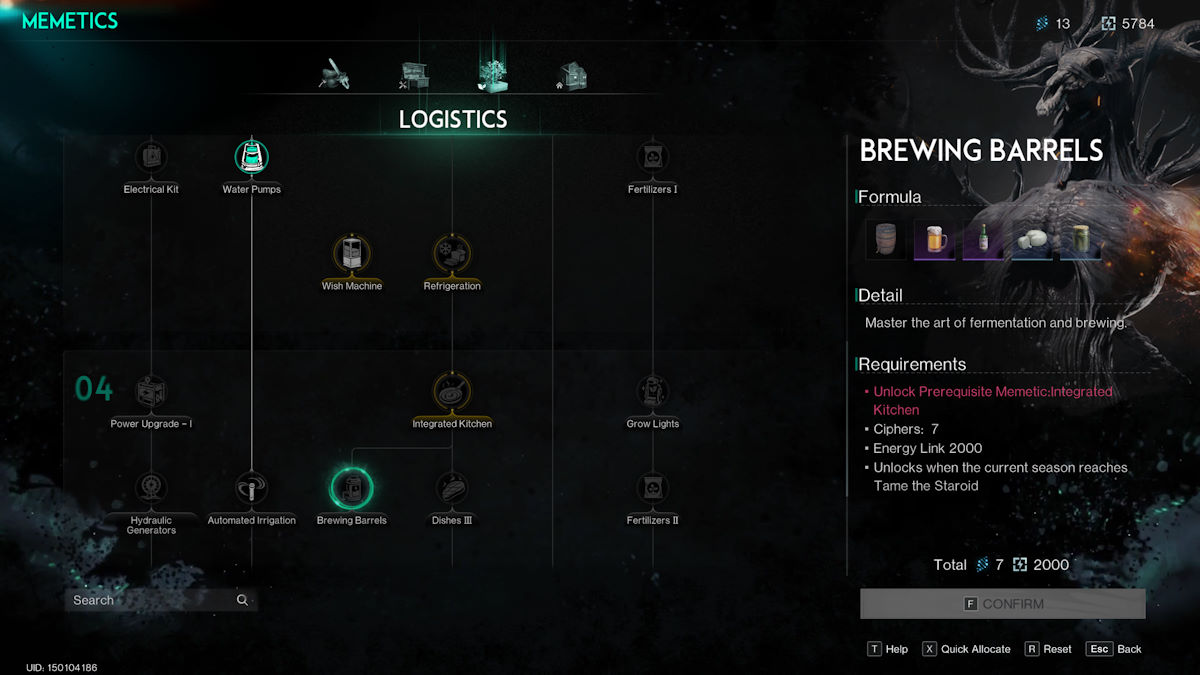Screen dimensions: 1200x675
Task: Open the Hydraulic Generators node
Action: (x=151, y=488)
